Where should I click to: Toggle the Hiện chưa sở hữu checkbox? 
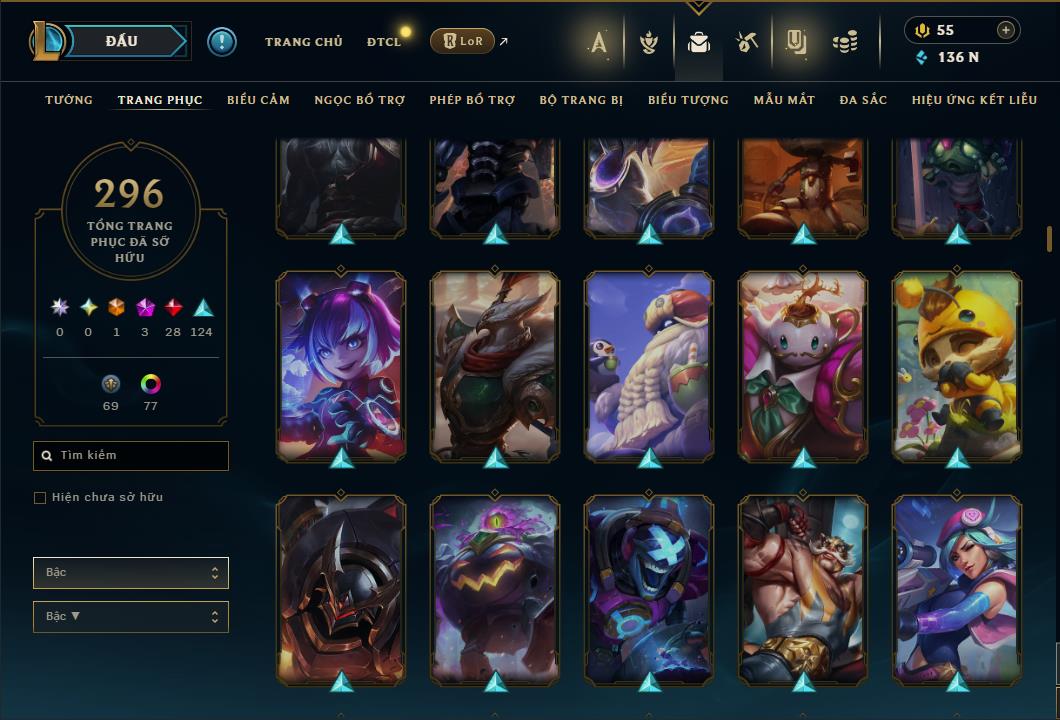tap(40, 498)
